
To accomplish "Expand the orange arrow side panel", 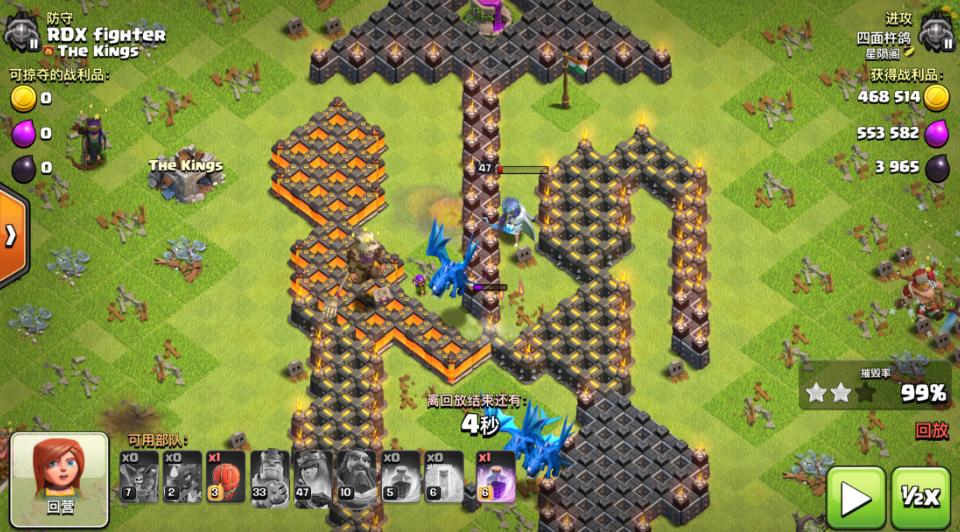I will click(x=12, y=236).
